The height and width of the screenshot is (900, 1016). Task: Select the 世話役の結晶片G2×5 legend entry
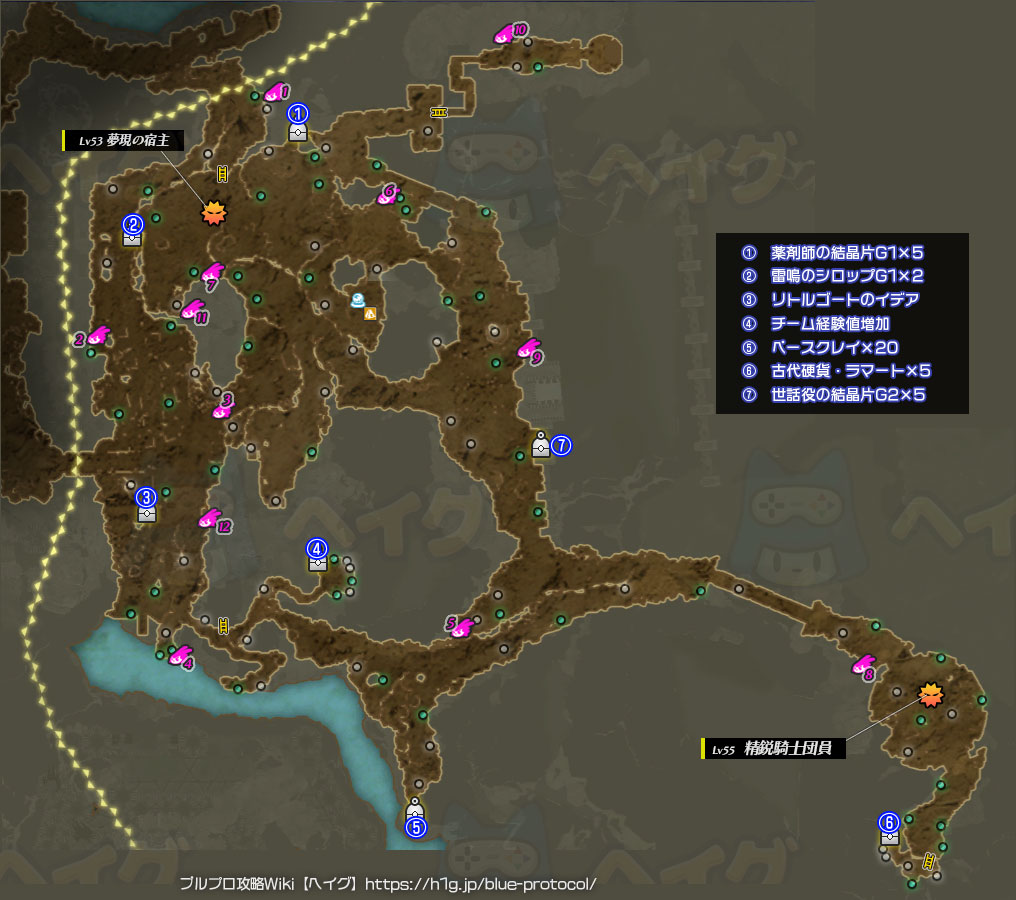point(848,395)
